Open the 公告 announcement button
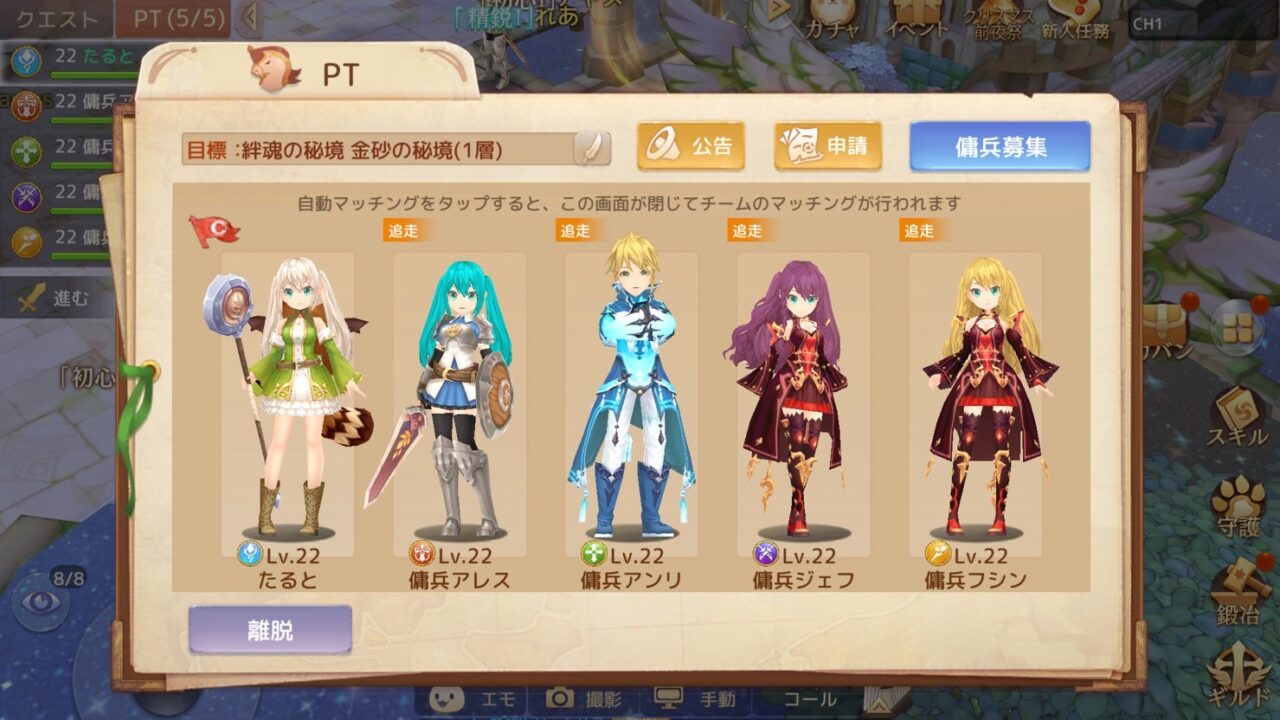This screenshot has height=720, width=1280. point(690,147)
